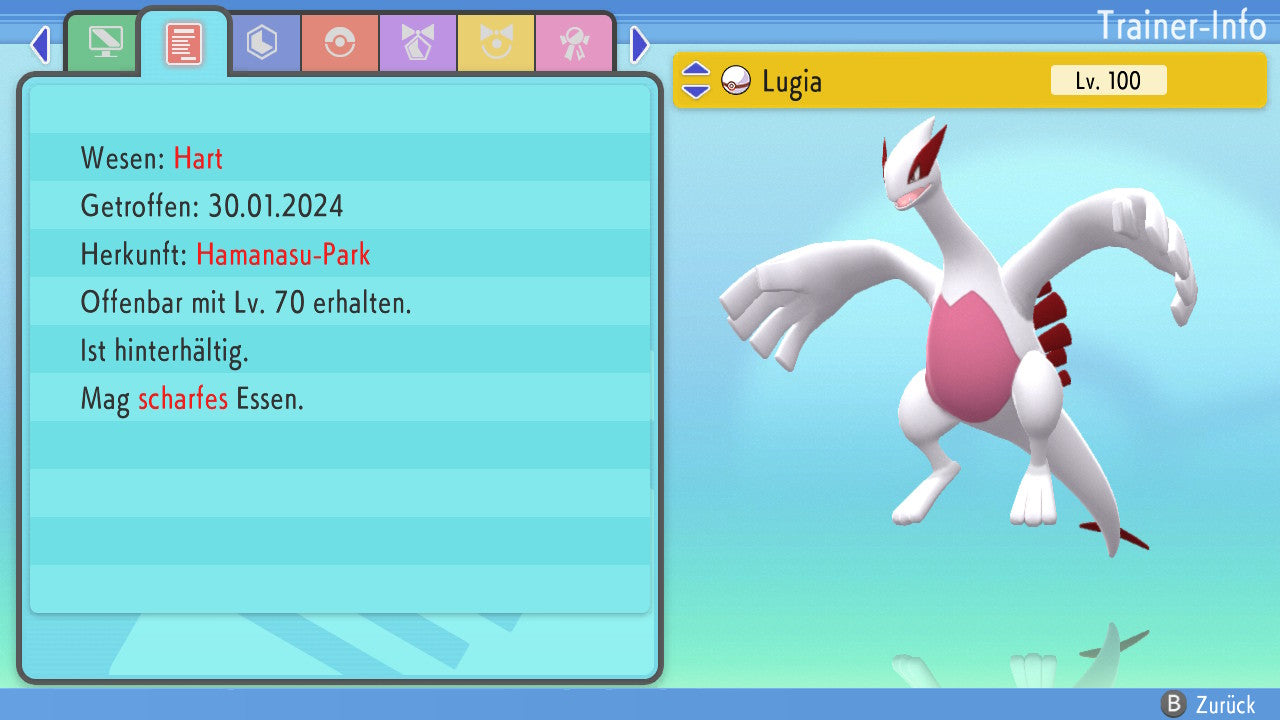
Task: Click the left arrow beside the tabs
Action: (40, 44)
